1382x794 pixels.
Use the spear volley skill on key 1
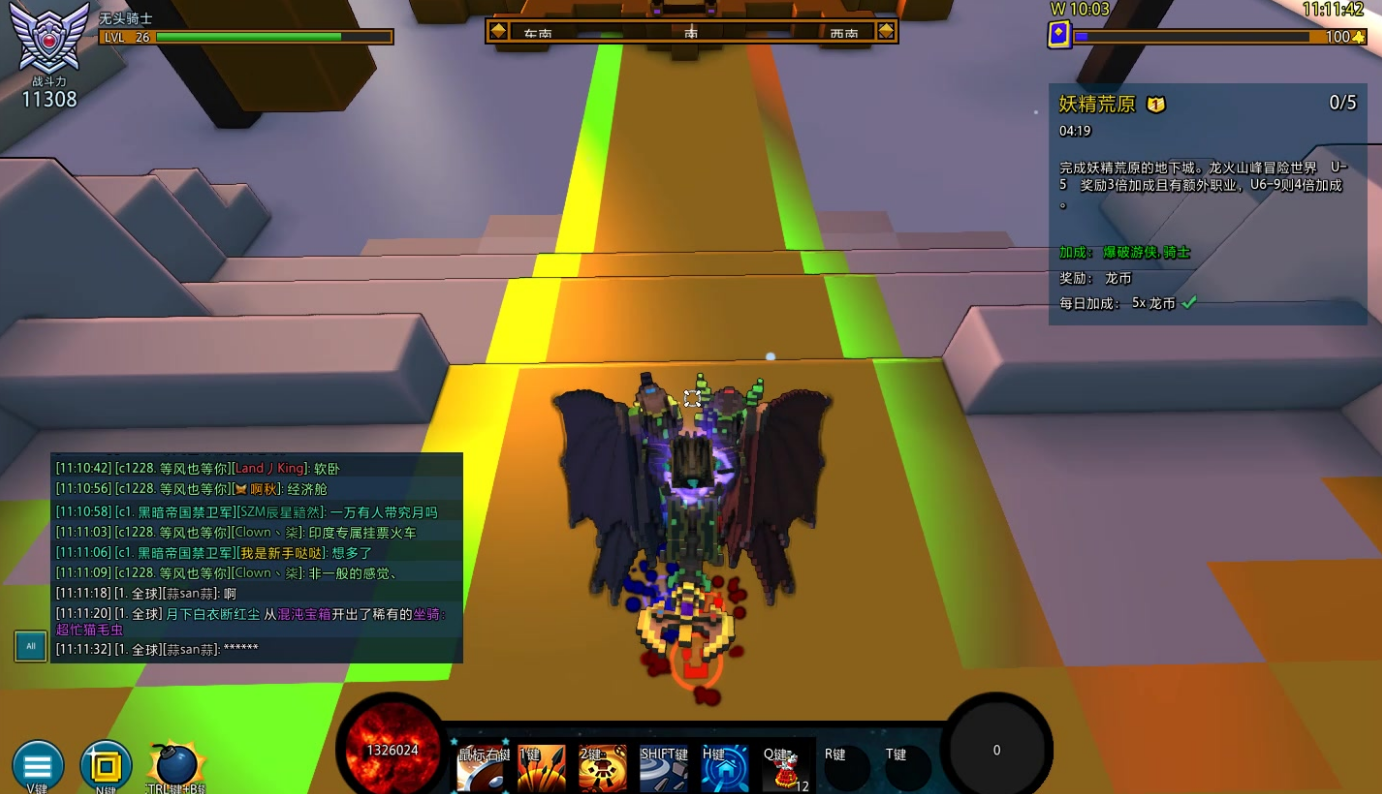(x=542, y=769)
